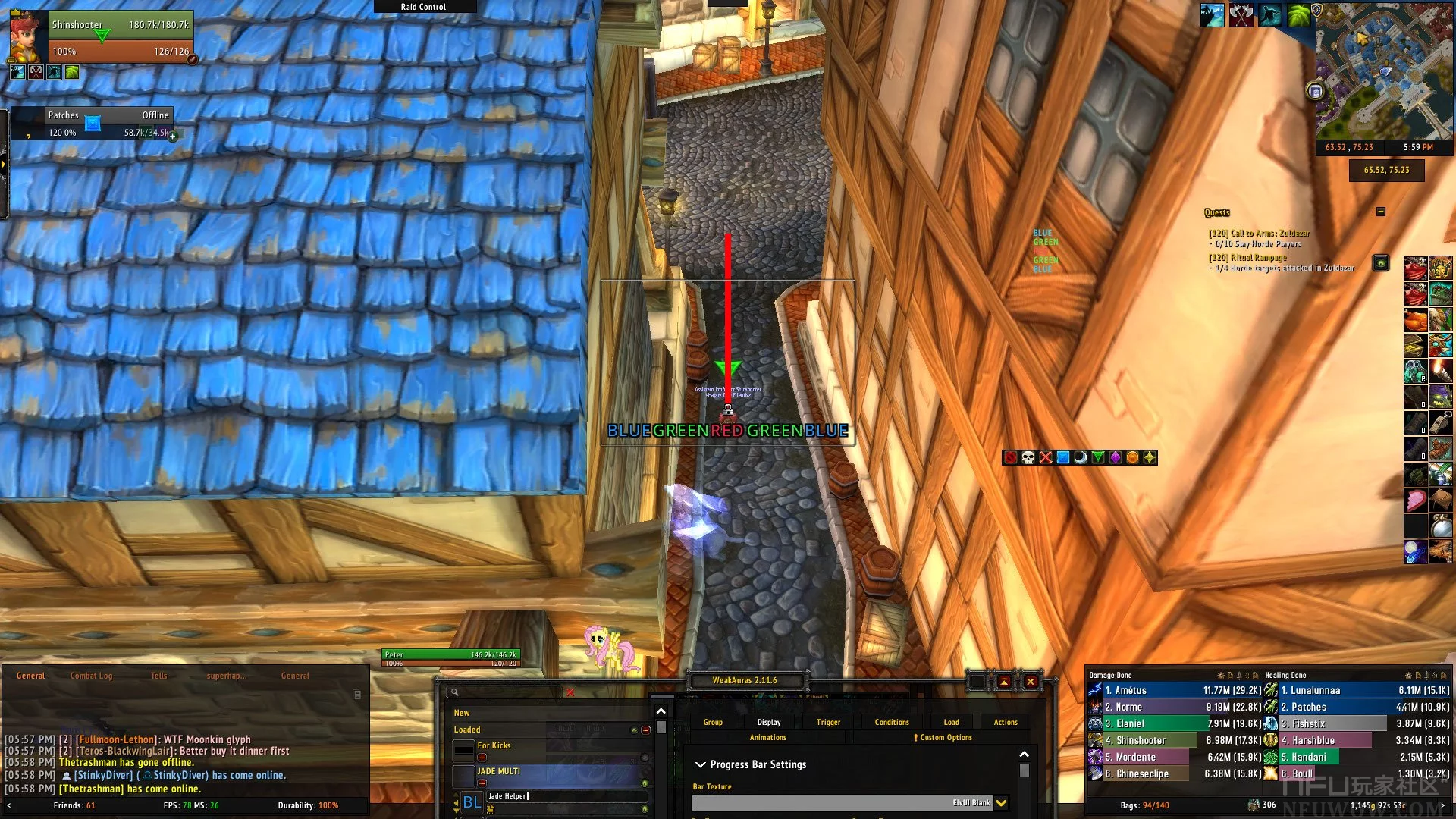Close the WeakAuras options window

point(1030,682)
